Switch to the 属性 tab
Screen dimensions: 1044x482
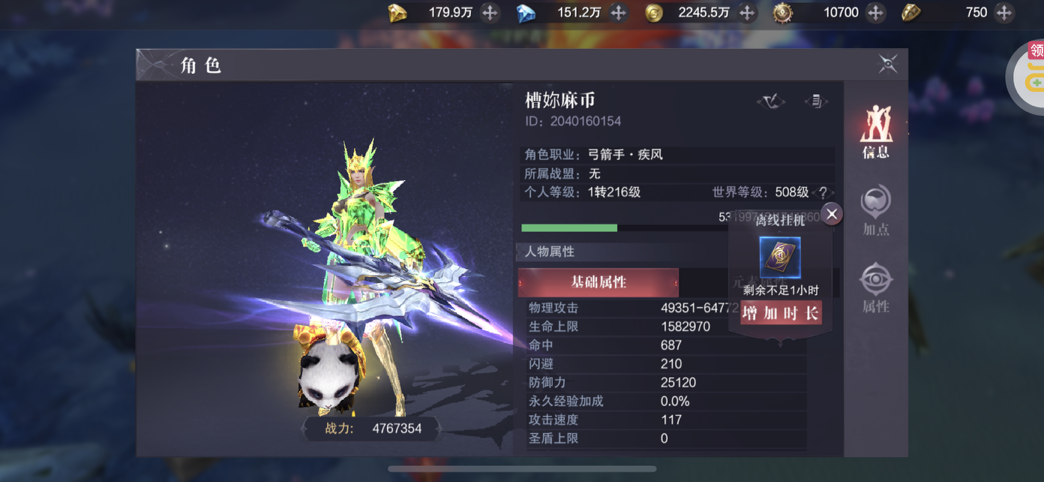[x=876, y=287]
